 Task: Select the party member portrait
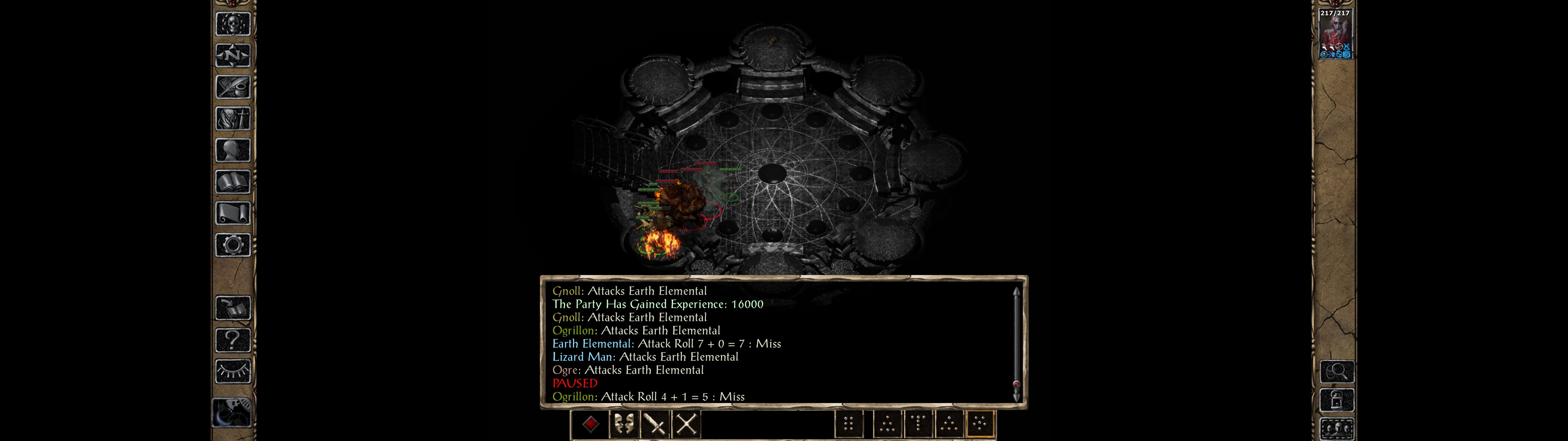tap(1335, 34)
